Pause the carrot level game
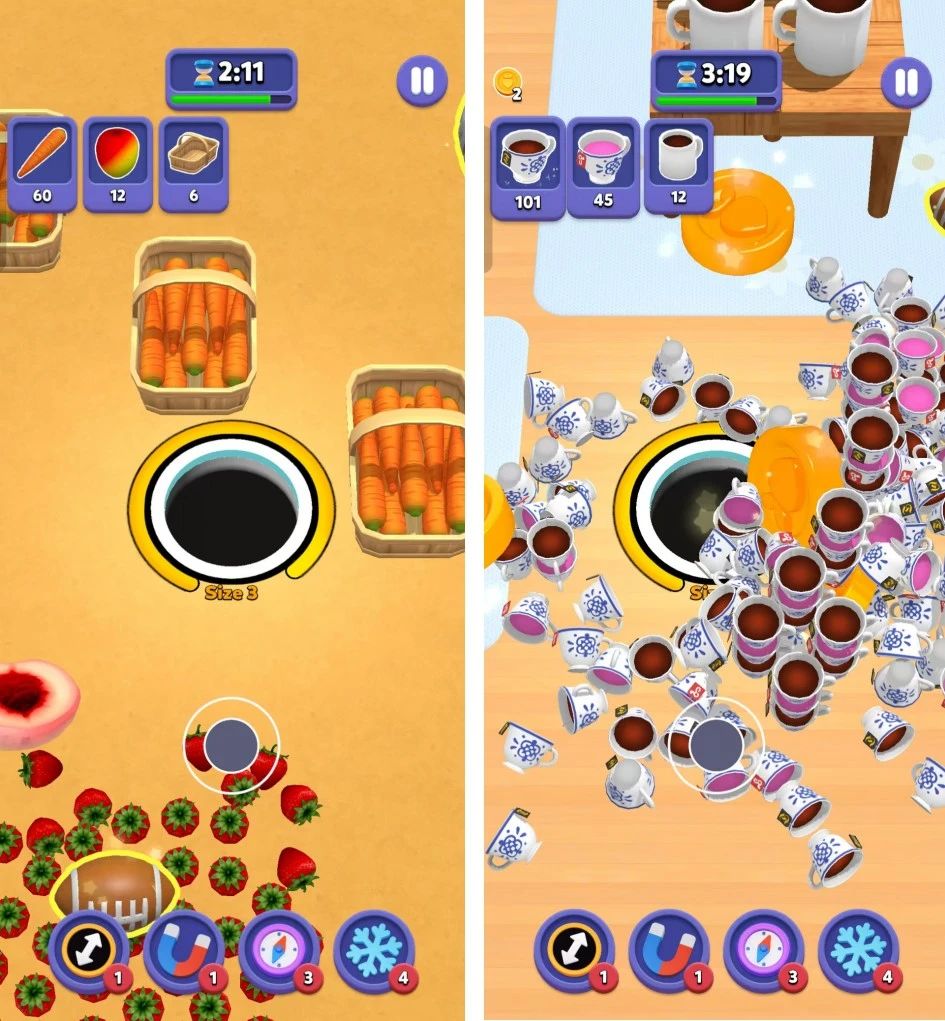This screenshot has width=945, height=1021. [421, 81]
